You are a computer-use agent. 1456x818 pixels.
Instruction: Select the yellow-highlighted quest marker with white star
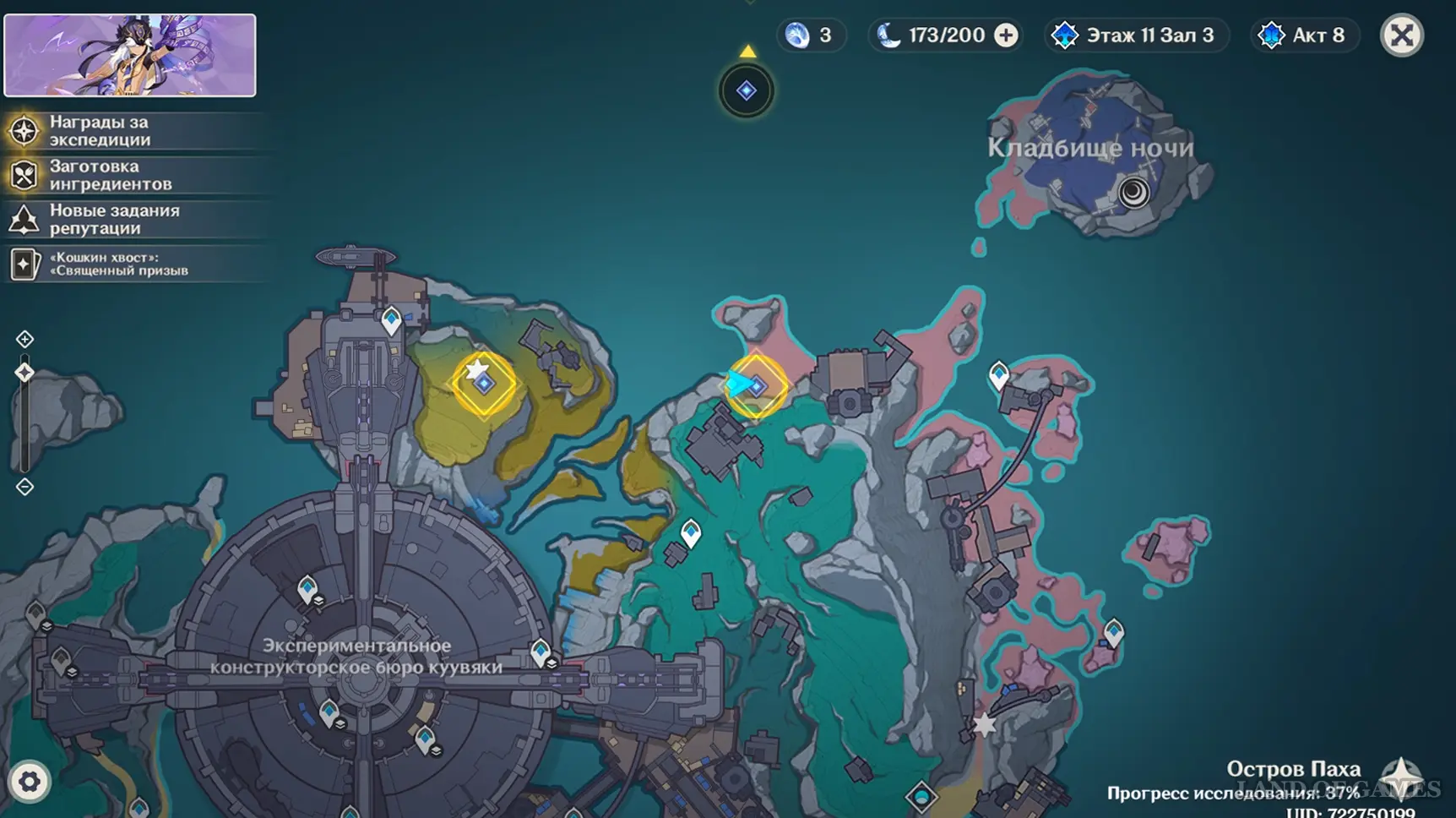click(x=484, y=384)
